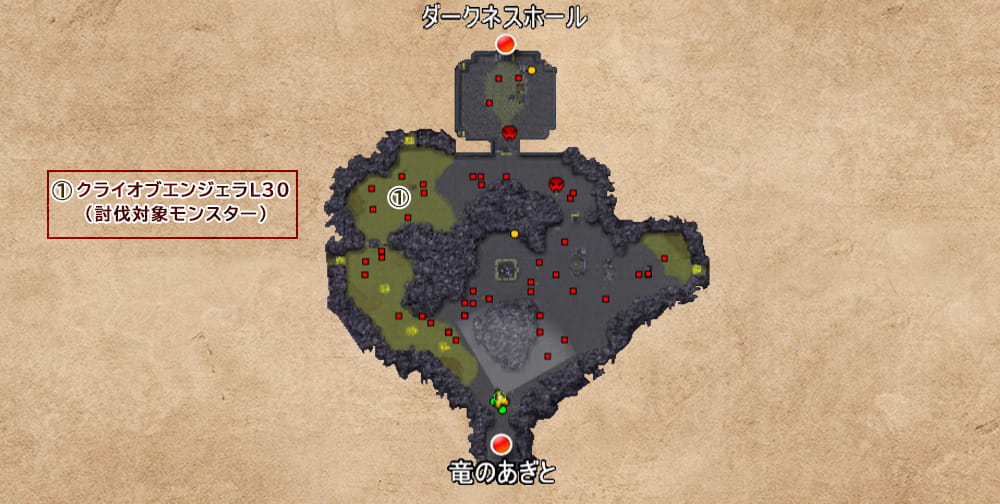Select the red ダークネスホール exit marker

(x=505, y=43)
